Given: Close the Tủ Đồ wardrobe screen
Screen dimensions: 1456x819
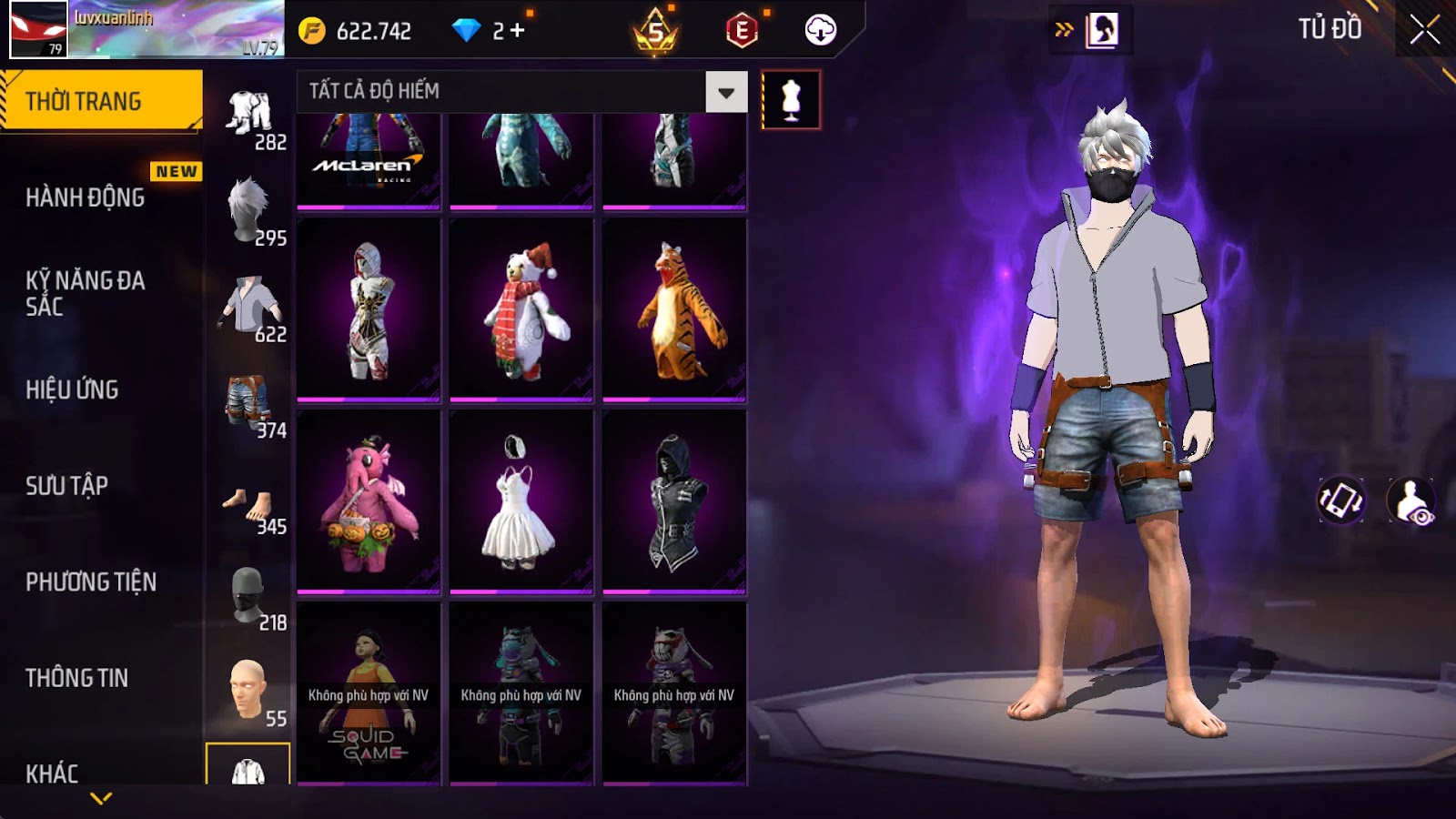Looking at the screenshot, I should tap(1424, 30).
